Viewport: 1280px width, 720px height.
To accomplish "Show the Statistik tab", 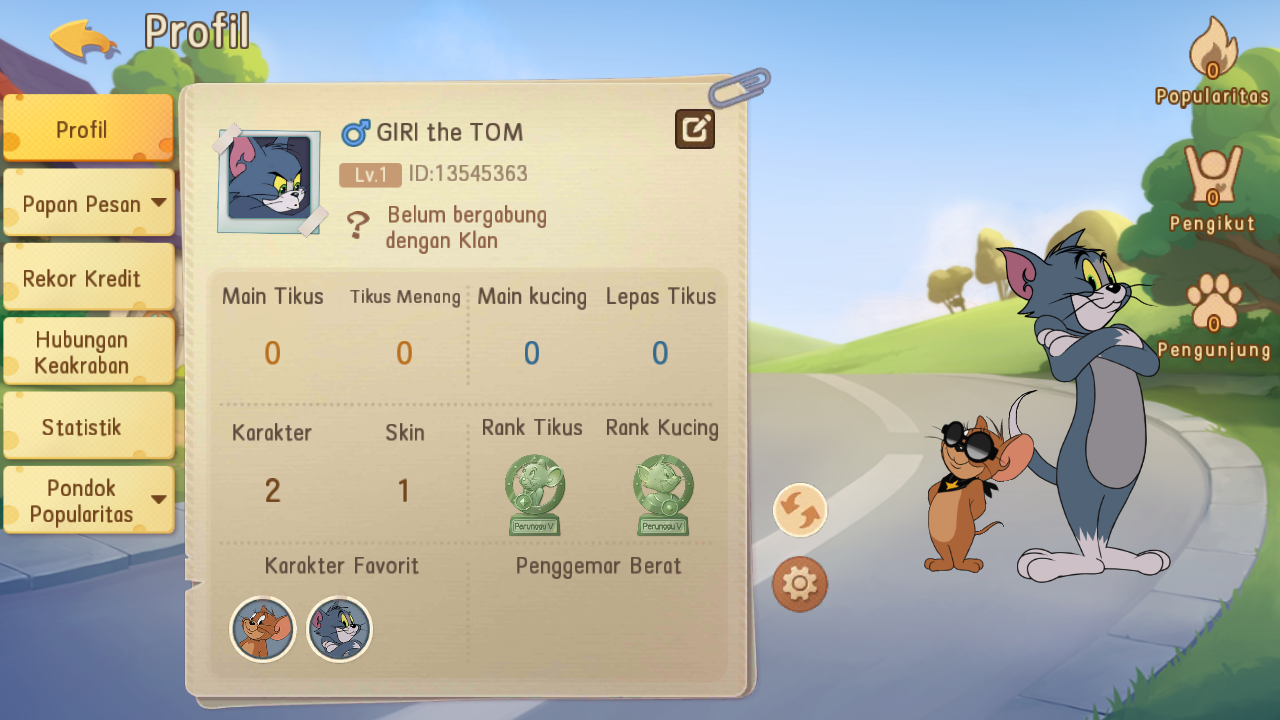I will click(x=88, y=427).
